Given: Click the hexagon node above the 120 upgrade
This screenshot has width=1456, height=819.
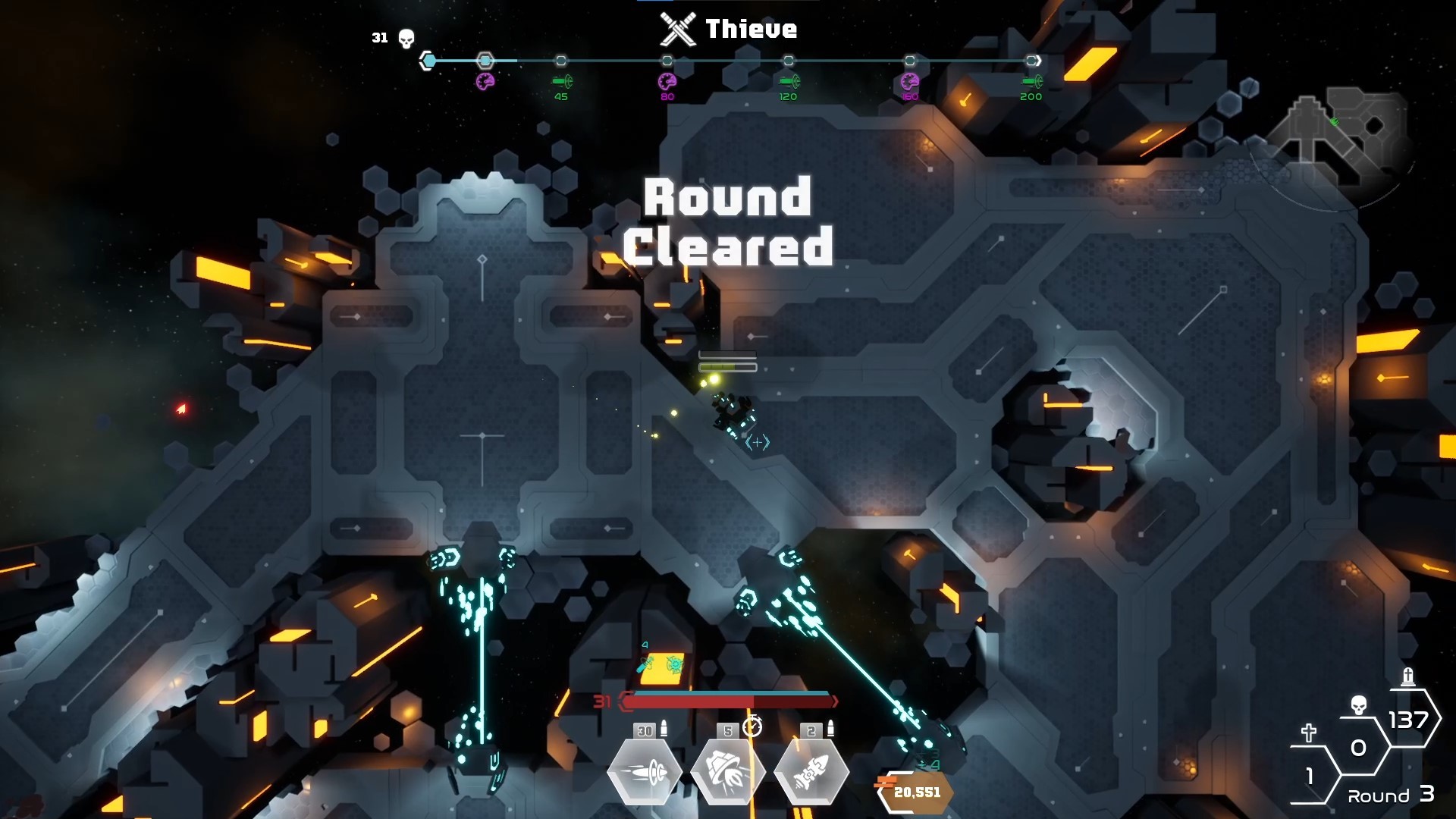Looking at the screenshot, I should click(790, 60).
